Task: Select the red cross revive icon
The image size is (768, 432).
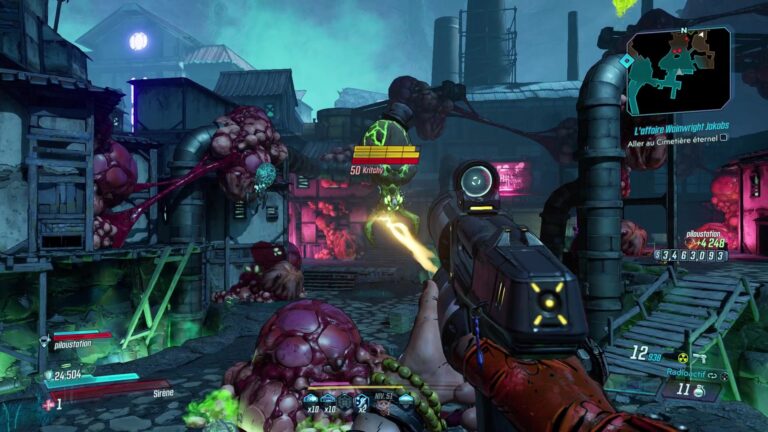Action: tap(47, 404)
